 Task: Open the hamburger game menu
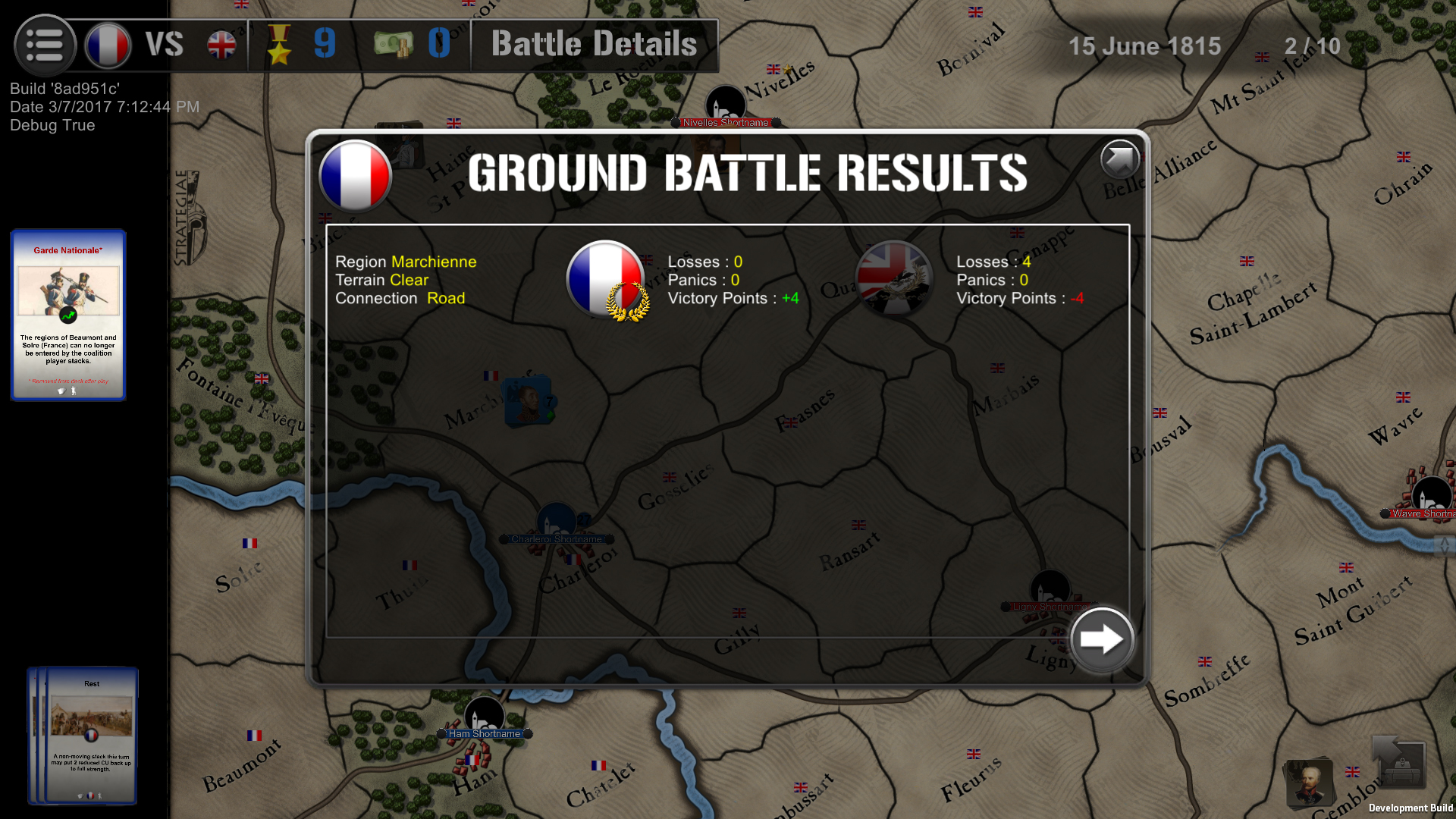pyautogui.click(x=45, y=45)
